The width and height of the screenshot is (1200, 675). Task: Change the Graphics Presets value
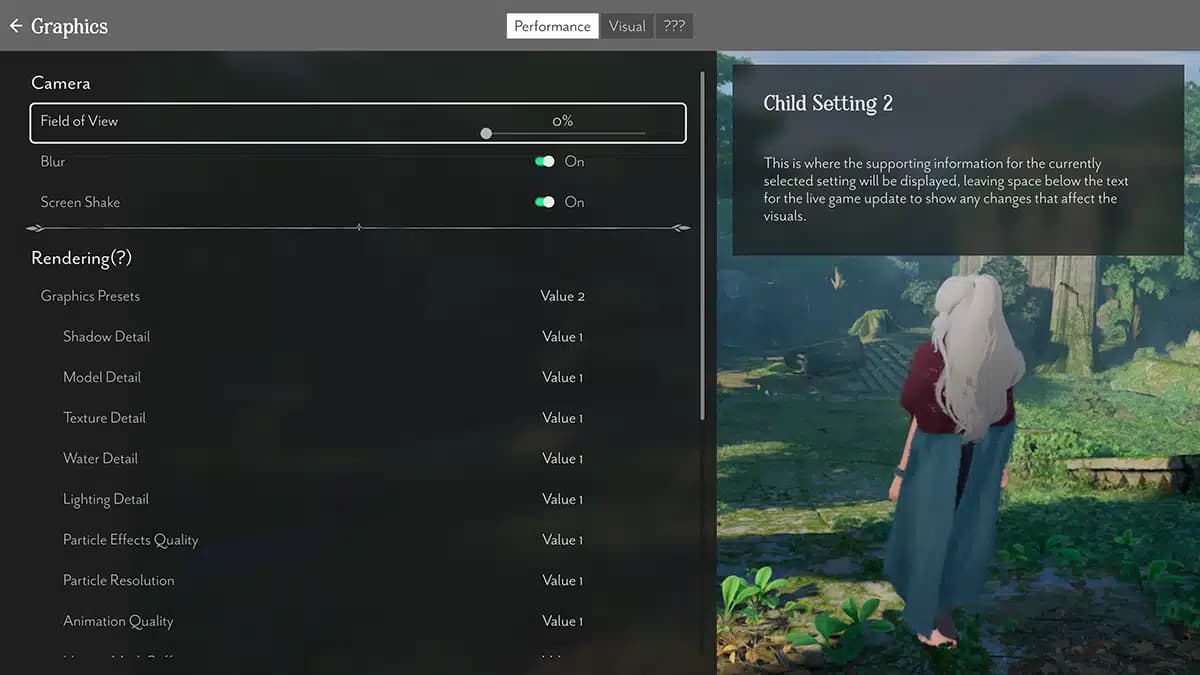click(x=562, y=296)
